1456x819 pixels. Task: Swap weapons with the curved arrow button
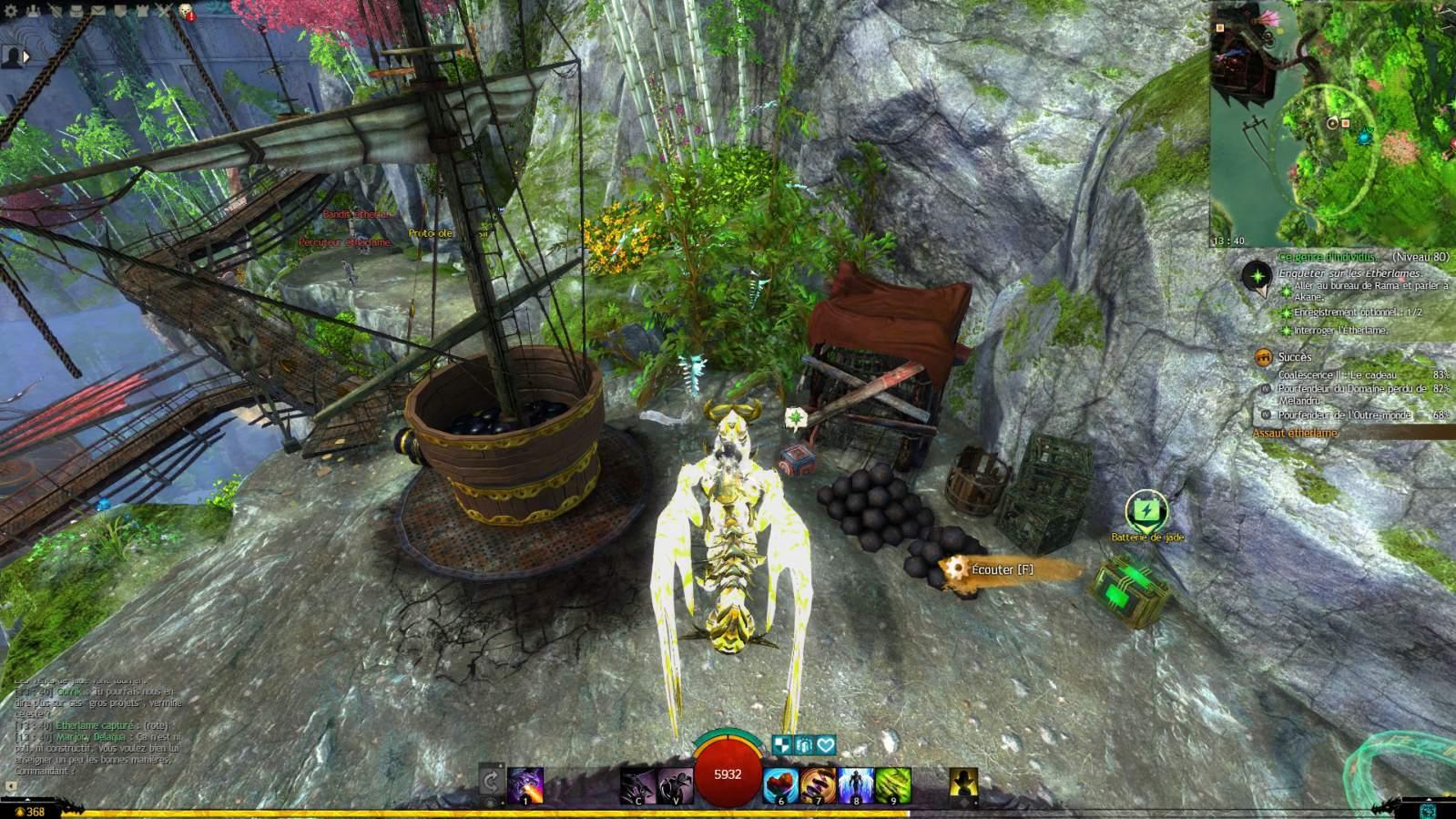pos(490,782)
